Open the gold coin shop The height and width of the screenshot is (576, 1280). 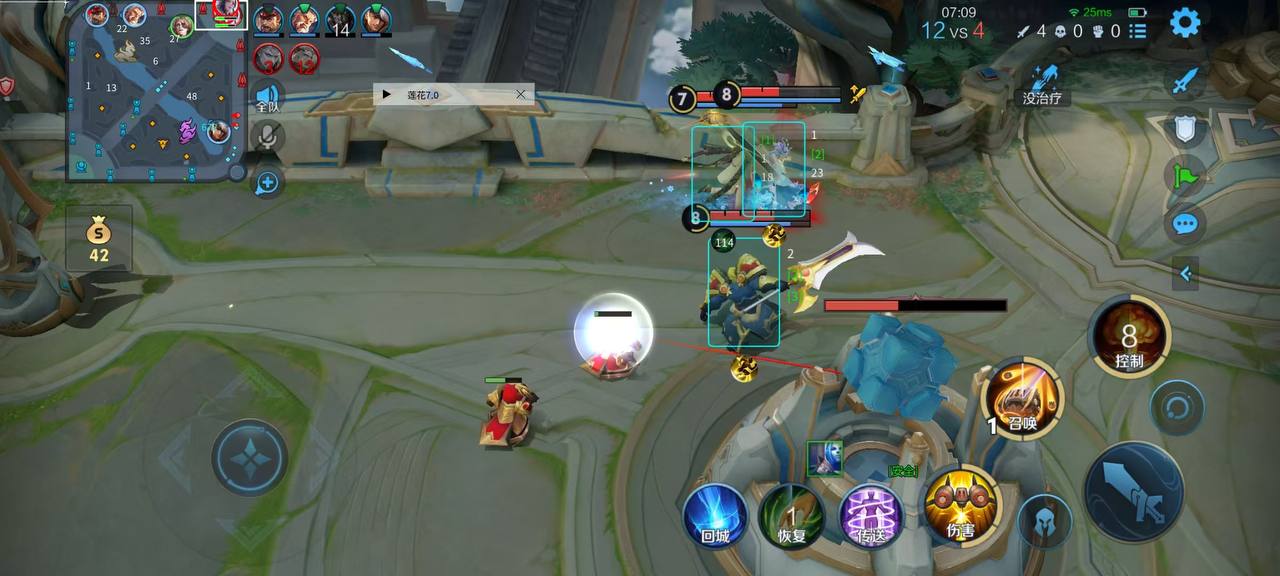click(x=98, y=238)
